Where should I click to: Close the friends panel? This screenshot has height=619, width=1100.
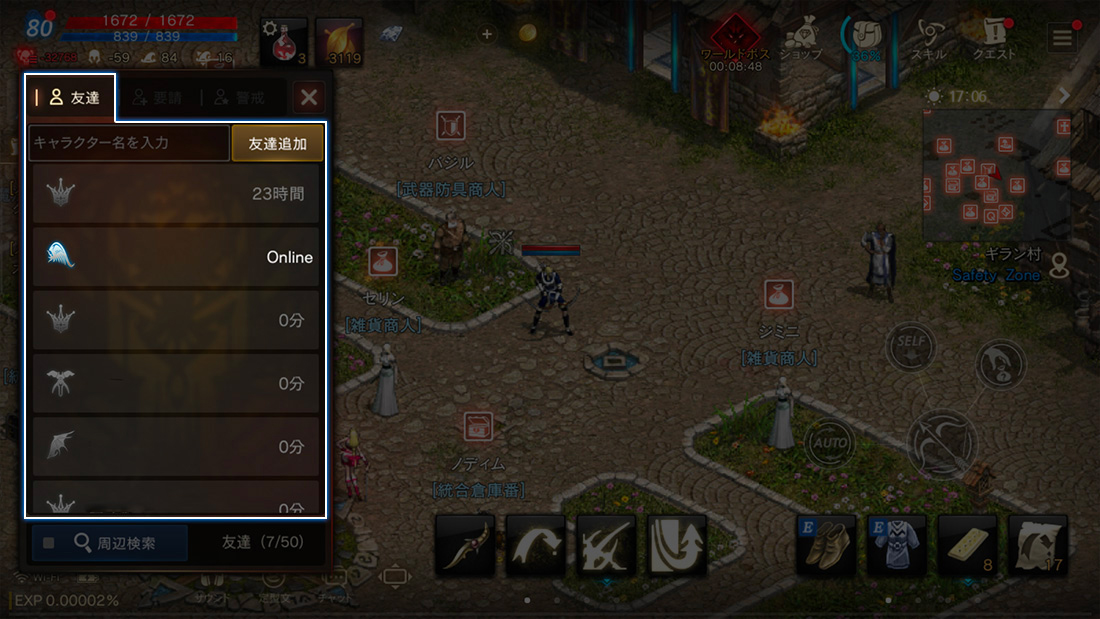pos(309,97)
